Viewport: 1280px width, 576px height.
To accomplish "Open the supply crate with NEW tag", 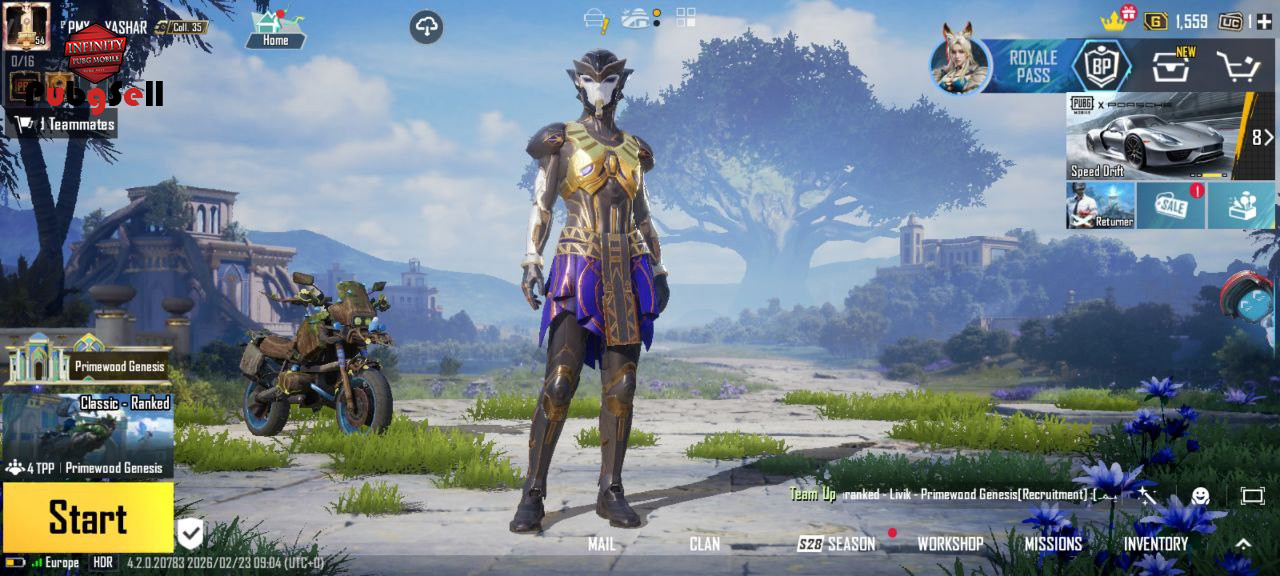I will pos(1170,68).
